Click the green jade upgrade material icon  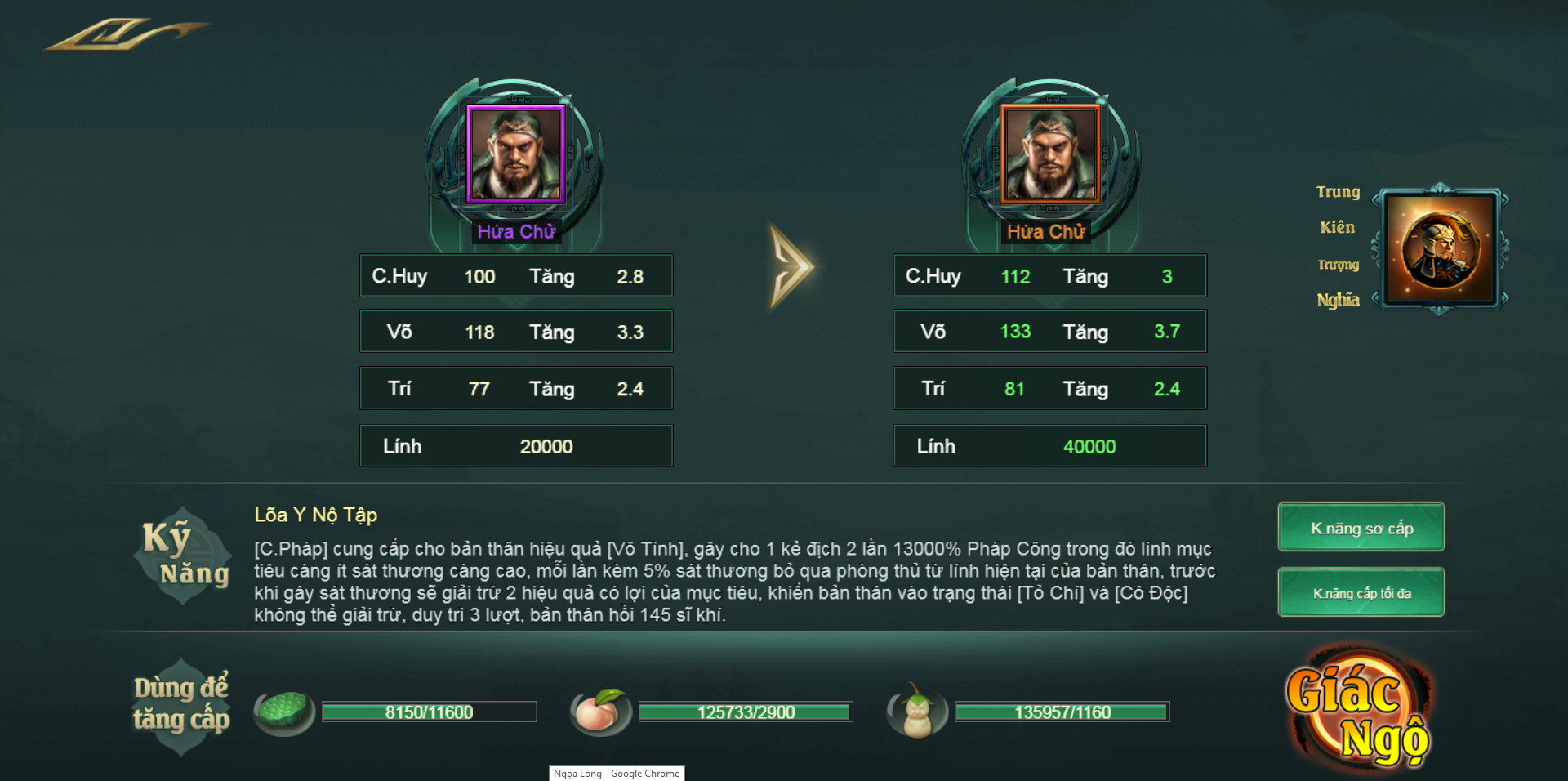point(283,710)
